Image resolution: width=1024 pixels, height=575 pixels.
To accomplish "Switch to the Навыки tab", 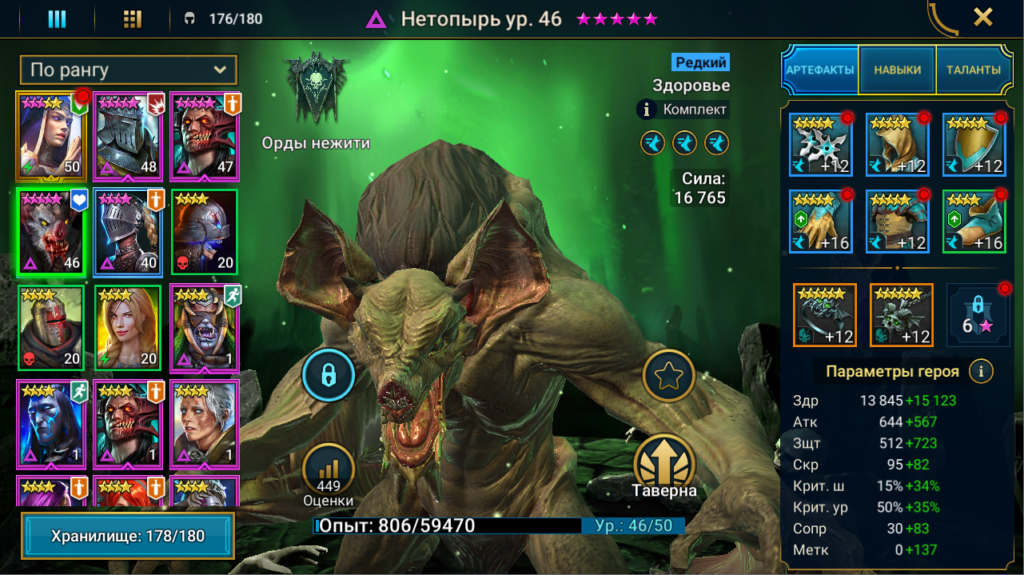I will point(897,70).
